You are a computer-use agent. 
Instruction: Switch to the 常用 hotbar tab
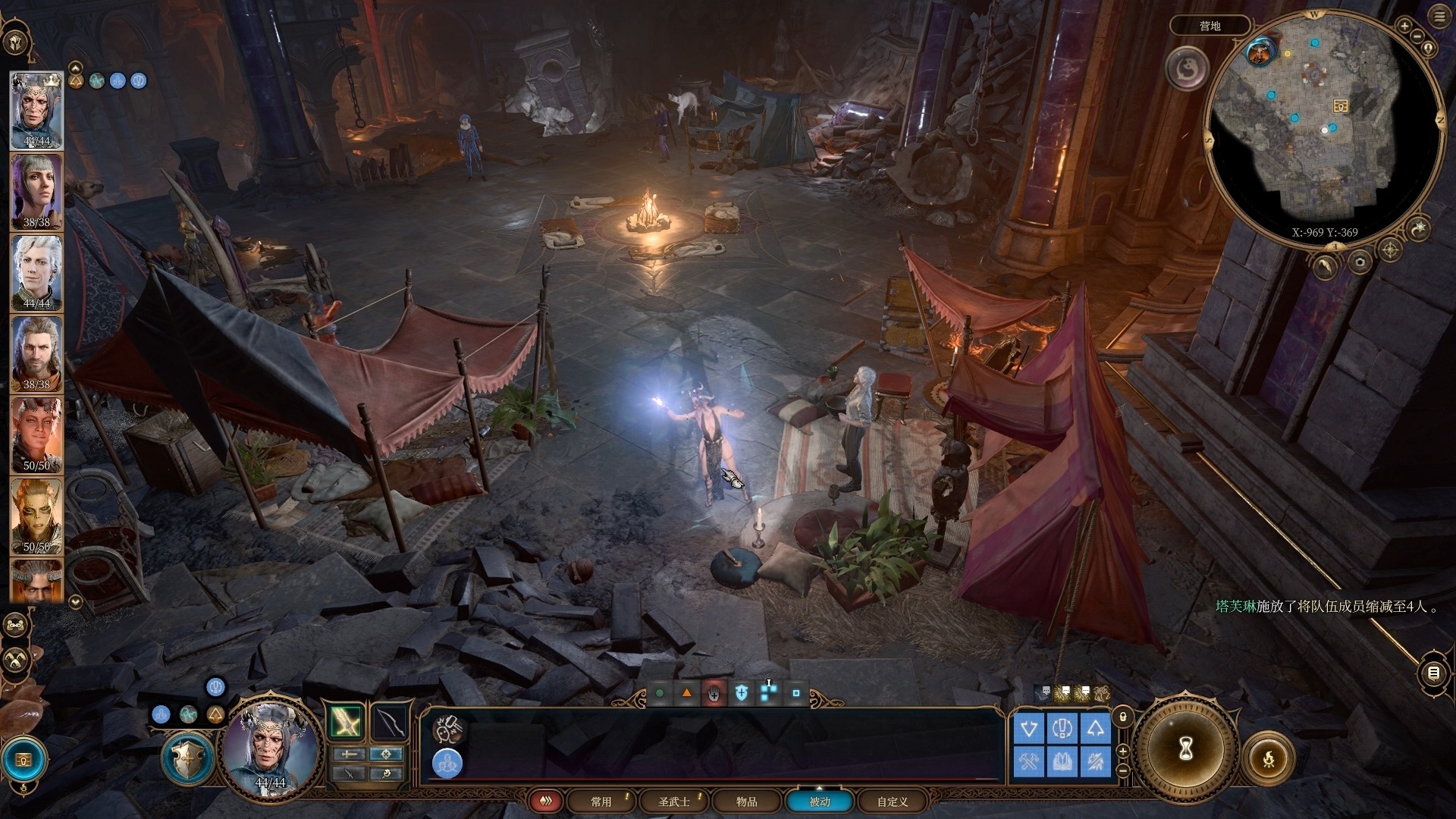point(601,802)
